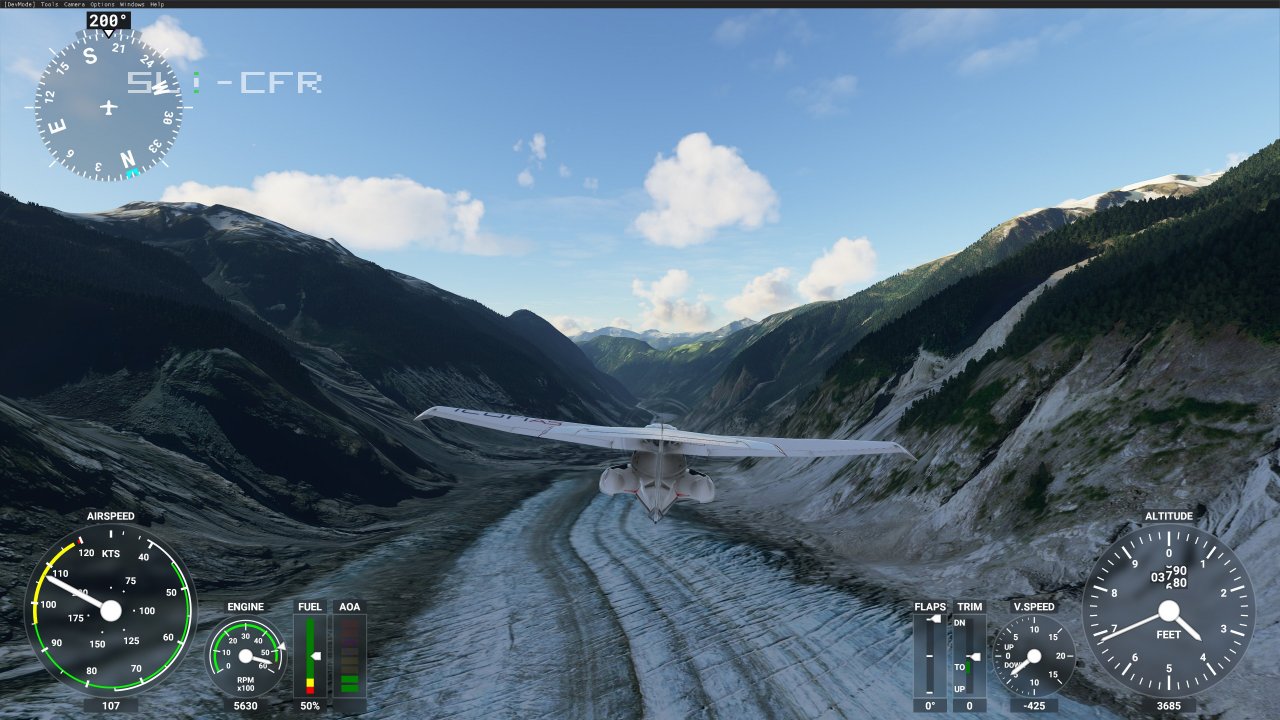
Task: Click the UP label on the trim indicator
Action: coord(959,688)
